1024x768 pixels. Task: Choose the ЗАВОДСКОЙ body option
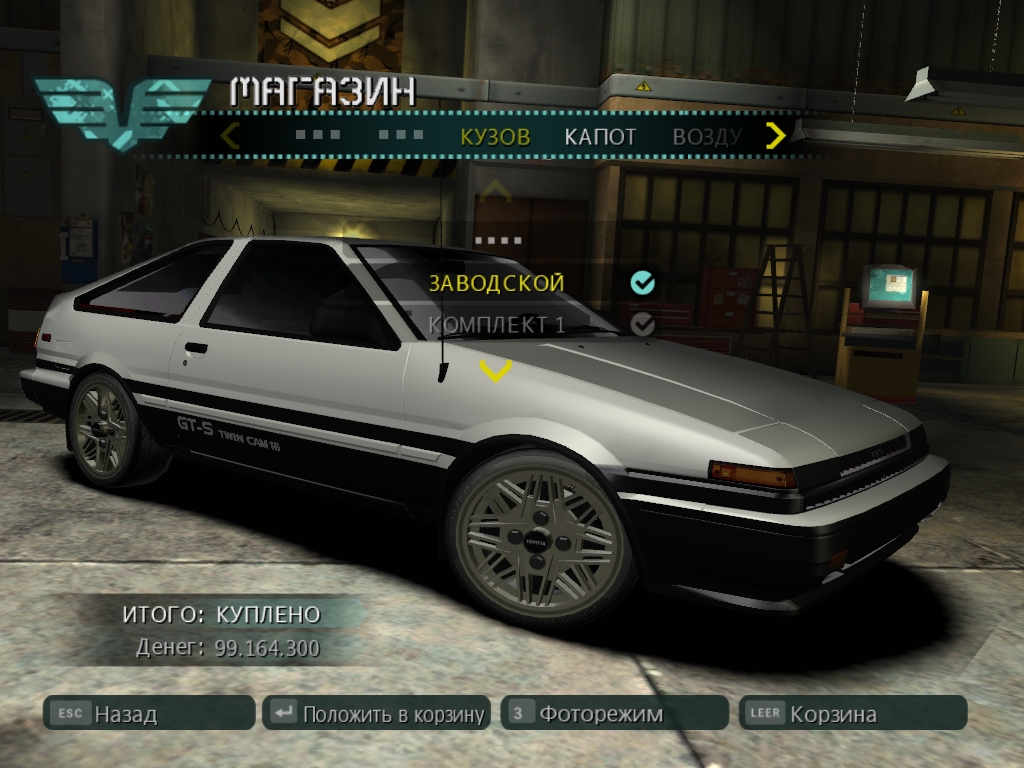coord(497,283)
